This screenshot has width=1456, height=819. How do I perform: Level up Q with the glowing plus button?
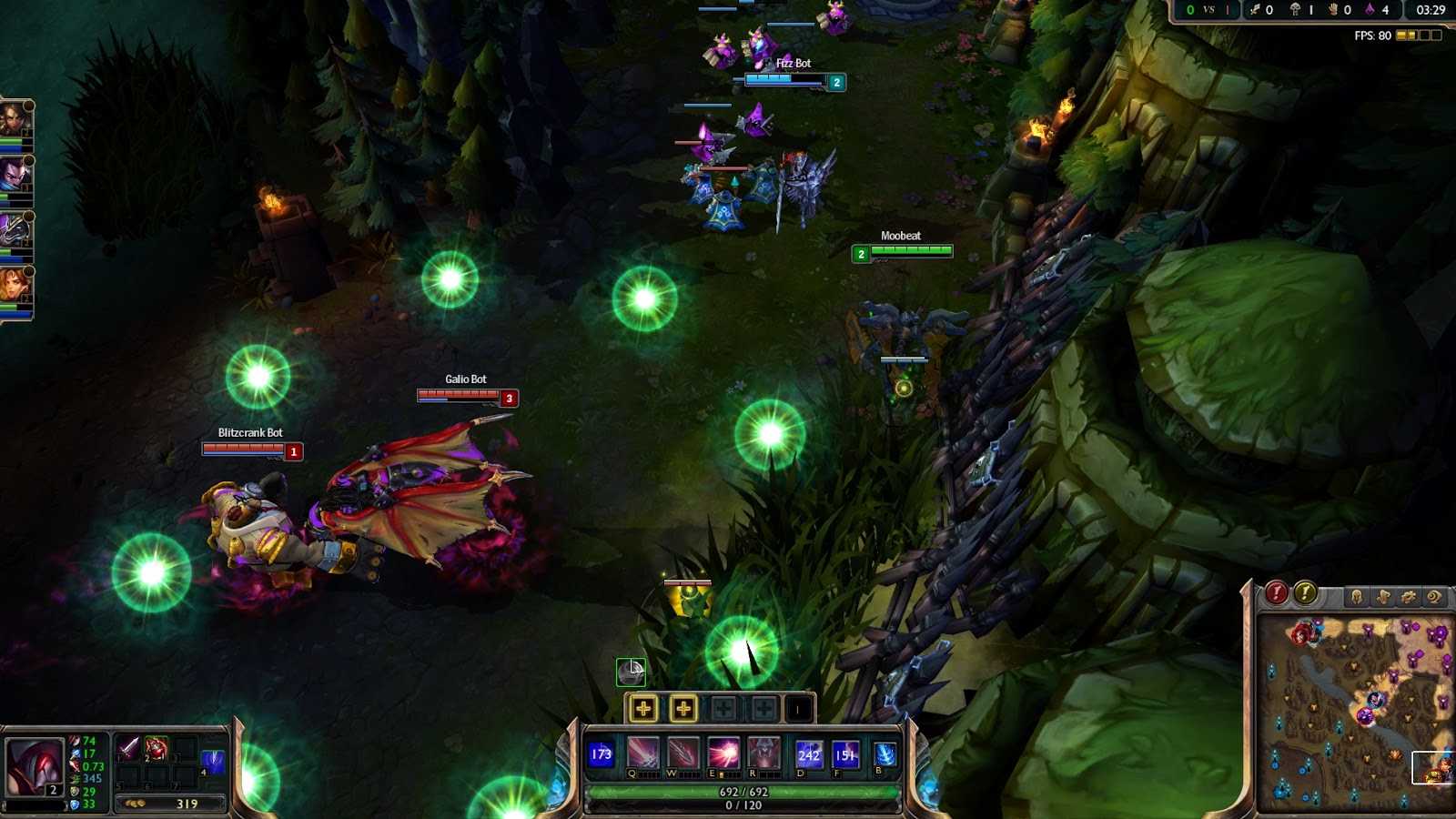643,709
